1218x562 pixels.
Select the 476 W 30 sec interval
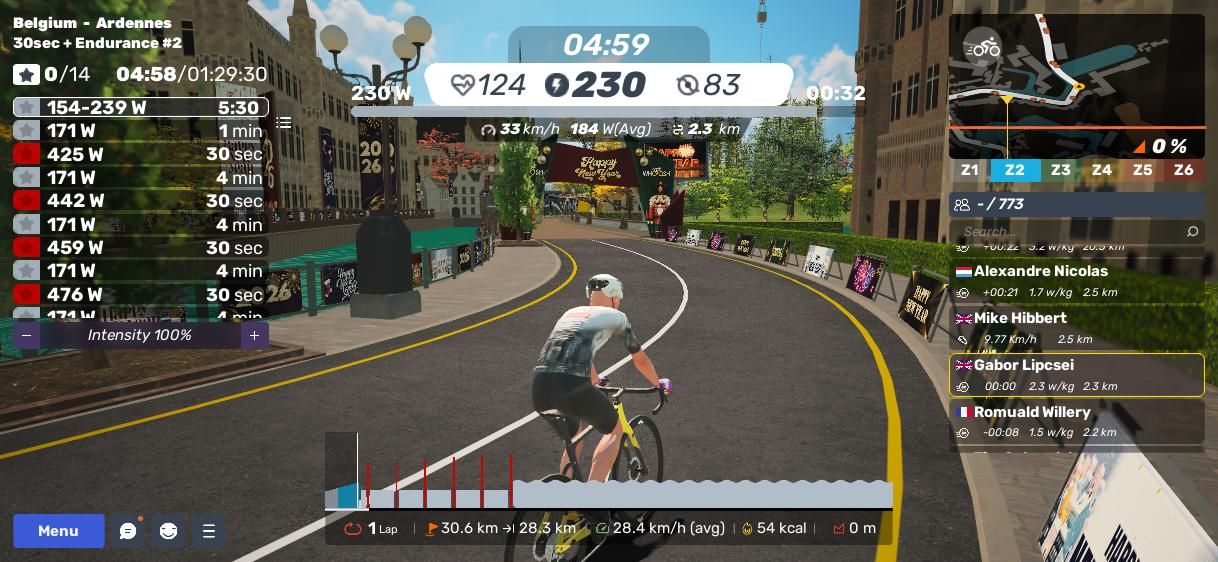point(140,295)
